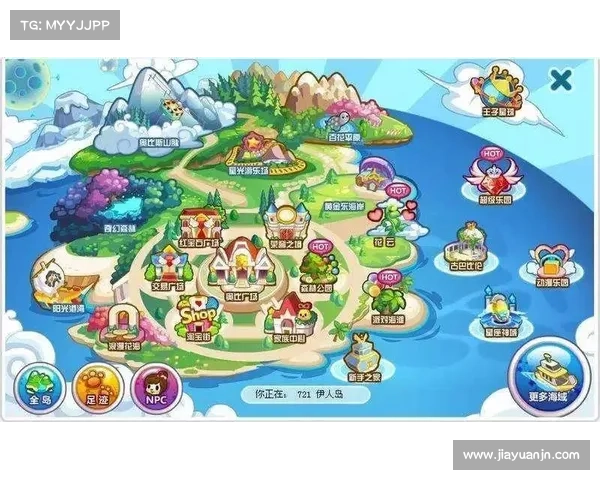Travel to 王子星球 floating island
This screenshot has width=600, height=480.
pos(499,88)
